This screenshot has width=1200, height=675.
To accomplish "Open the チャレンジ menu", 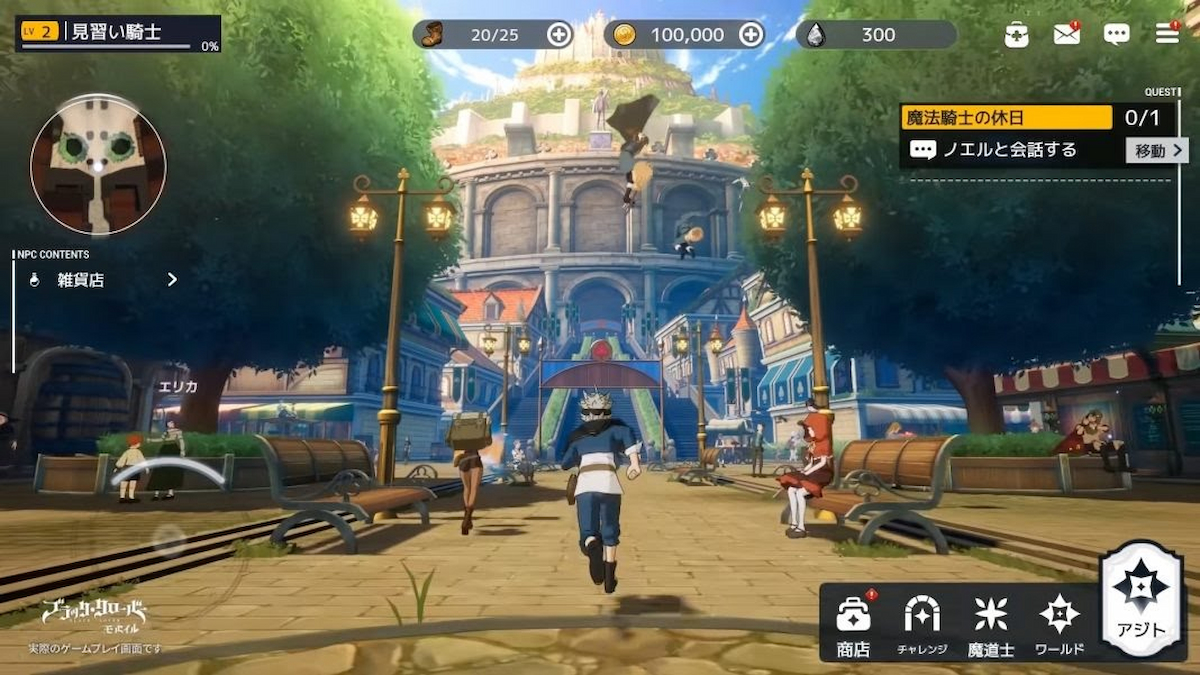I will pos(921,624).
